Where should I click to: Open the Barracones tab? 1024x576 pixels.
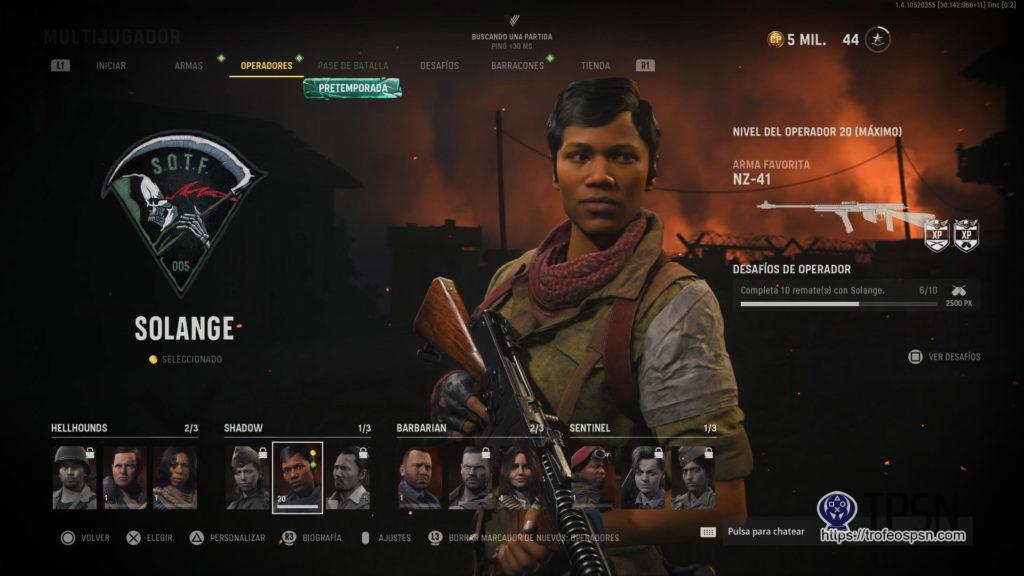517,66
